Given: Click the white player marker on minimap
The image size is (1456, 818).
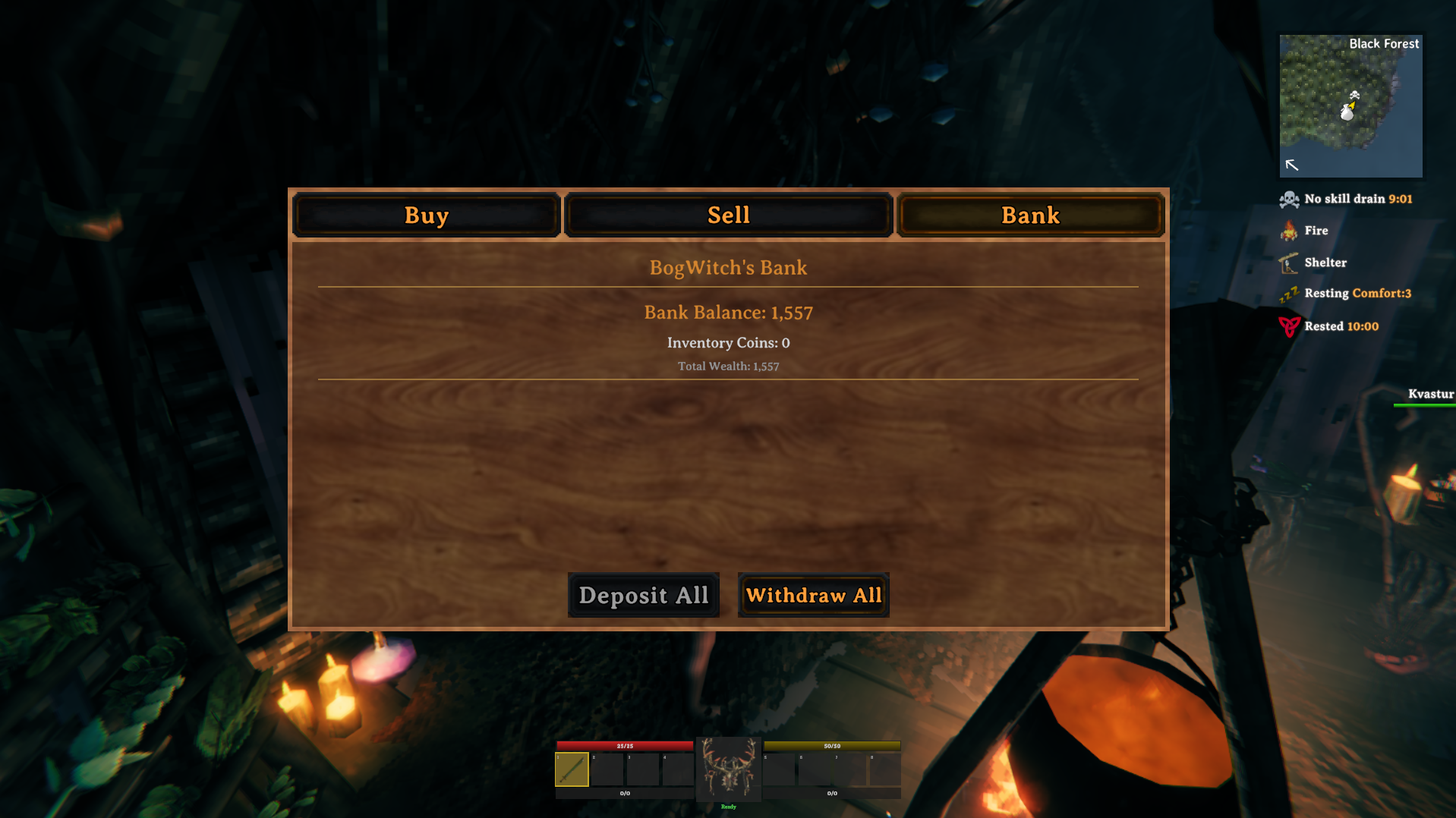Looking at the screenshot, I should coord(1348,111).
